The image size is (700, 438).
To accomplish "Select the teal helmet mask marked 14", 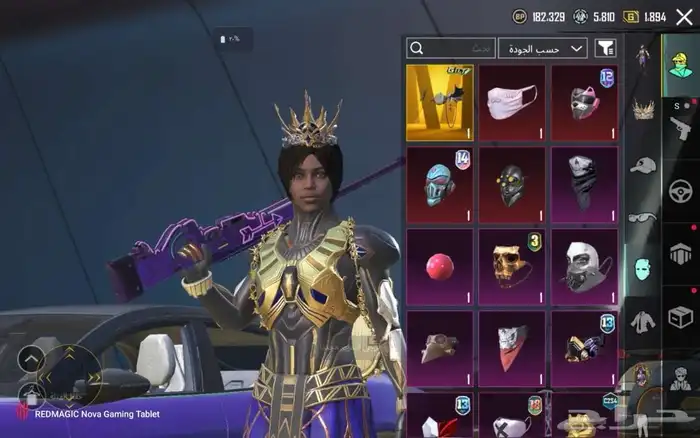I will (x=440, y=185).
